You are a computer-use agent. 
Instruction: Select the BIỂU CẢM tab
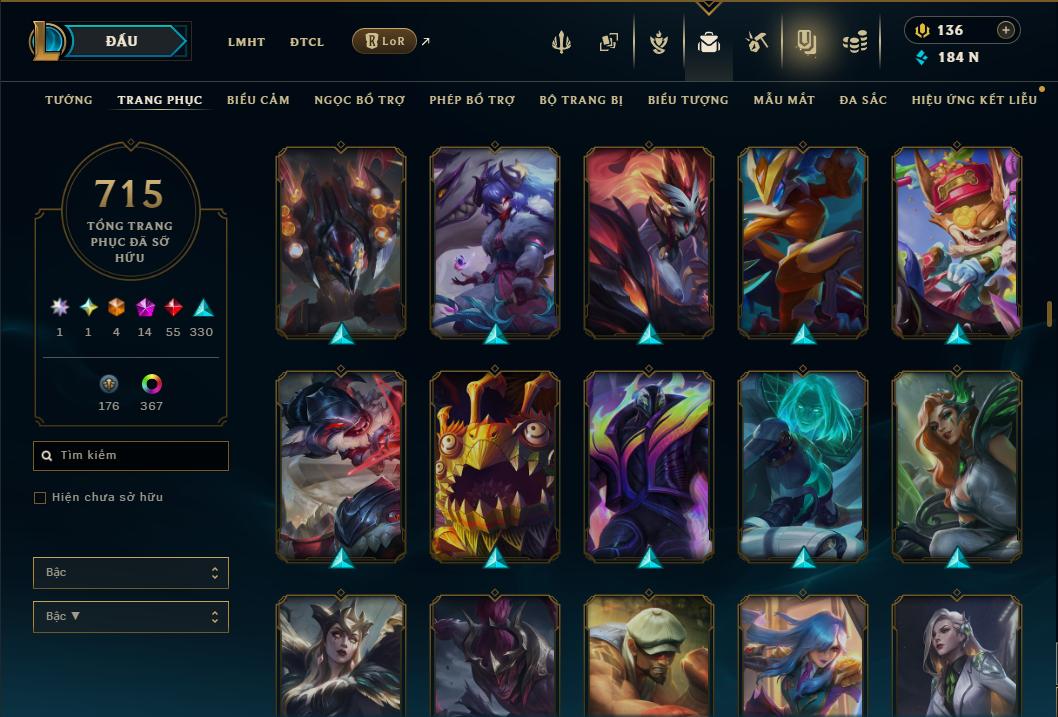pos(258,100)
